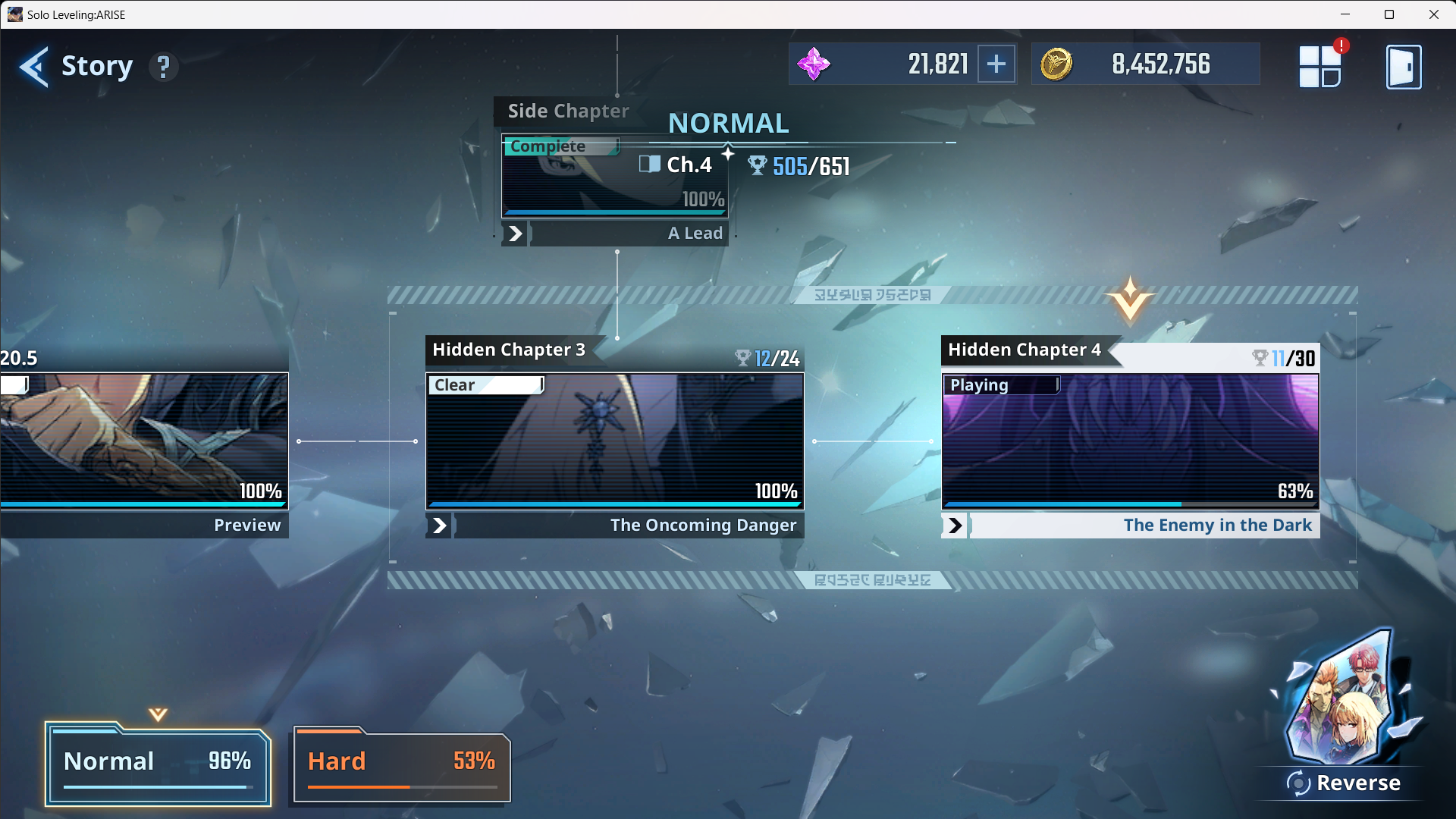Image resolution: width=1456 pixels, height=819 pixels.
Task: Switch to Normal difficulty tab
Action: tap(158, 764)
